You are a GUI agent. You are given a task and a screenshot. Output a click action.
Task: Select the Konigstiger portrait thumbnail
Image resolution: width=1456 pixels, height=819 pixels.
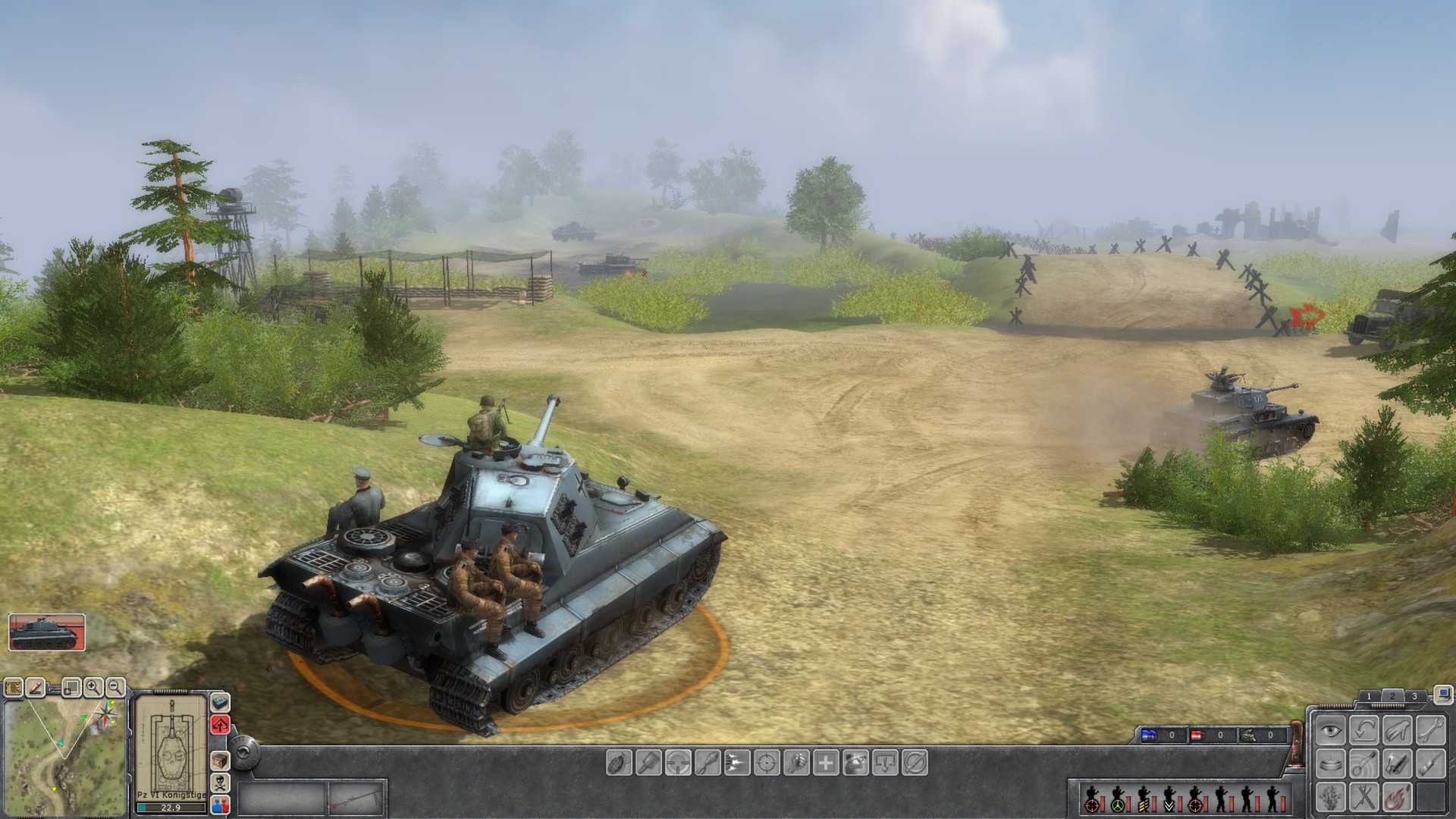45,633
